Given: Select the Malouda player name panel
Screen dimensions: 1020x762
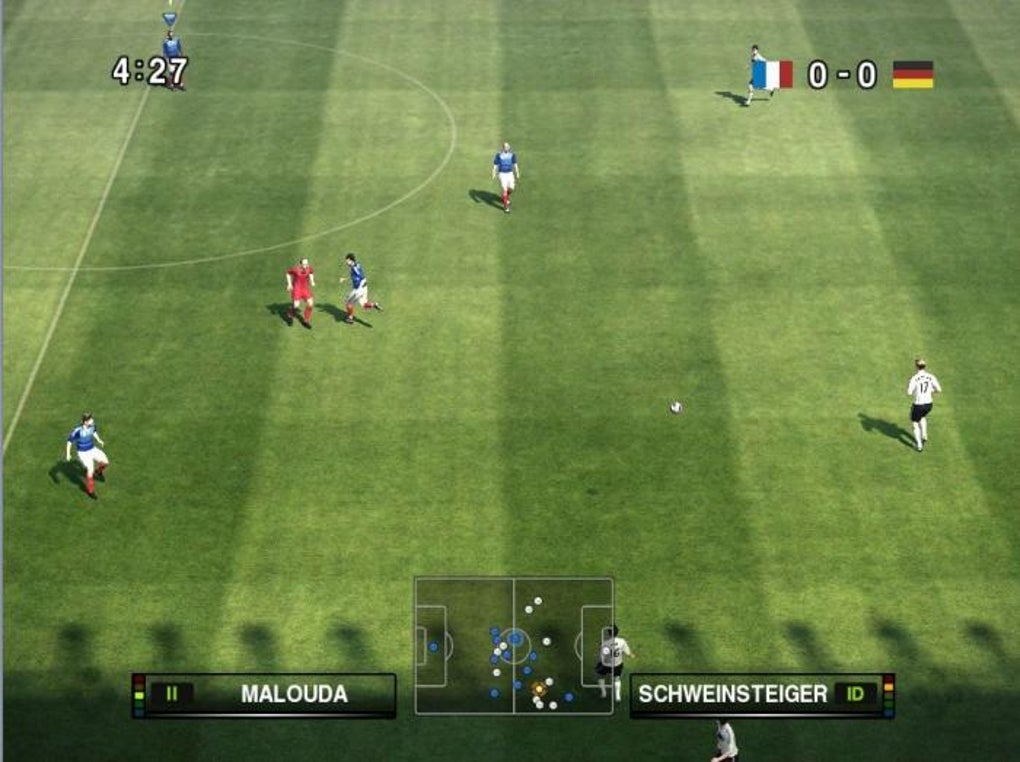Looking at the screenshot, I should 265,694.
